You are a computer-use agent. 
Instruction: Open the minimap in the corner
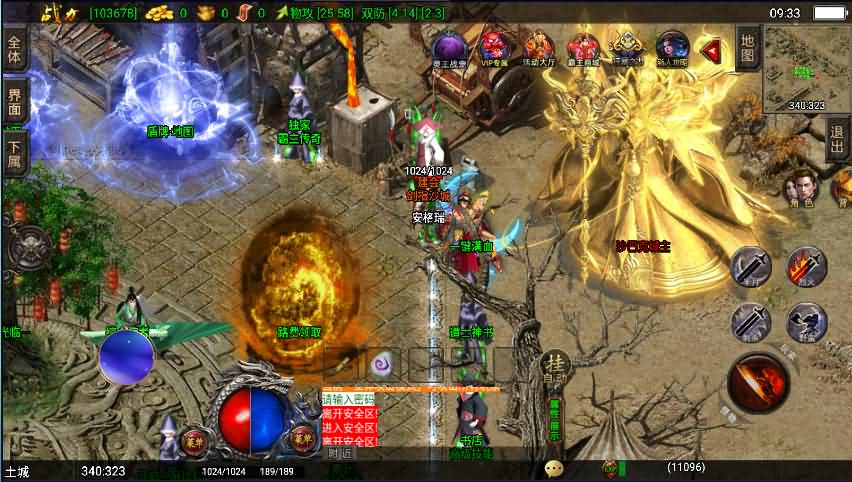pos(806,70)
